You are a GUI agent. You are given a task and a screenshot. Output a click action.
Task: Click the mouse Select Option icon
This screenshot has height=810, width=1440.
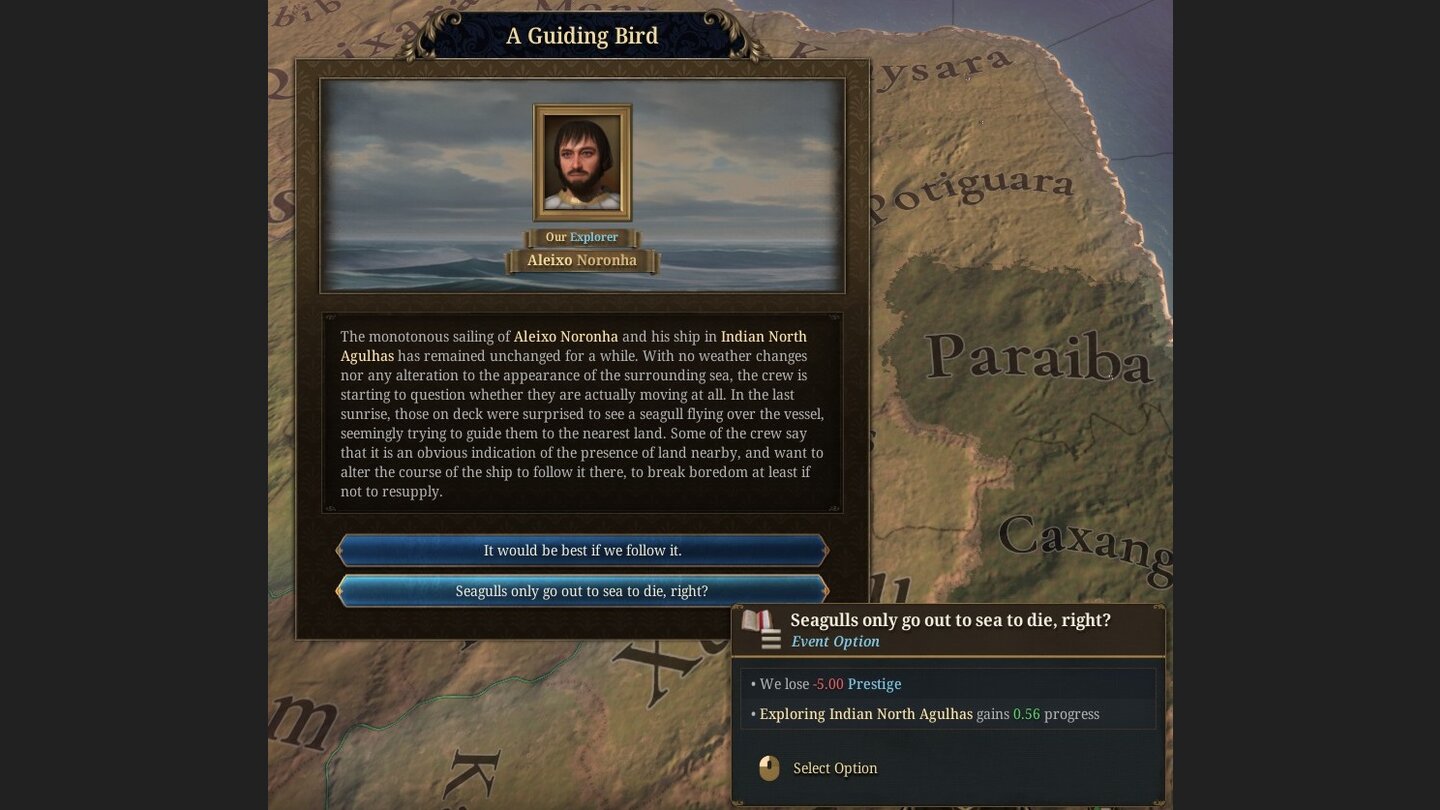tap(768, 768)
